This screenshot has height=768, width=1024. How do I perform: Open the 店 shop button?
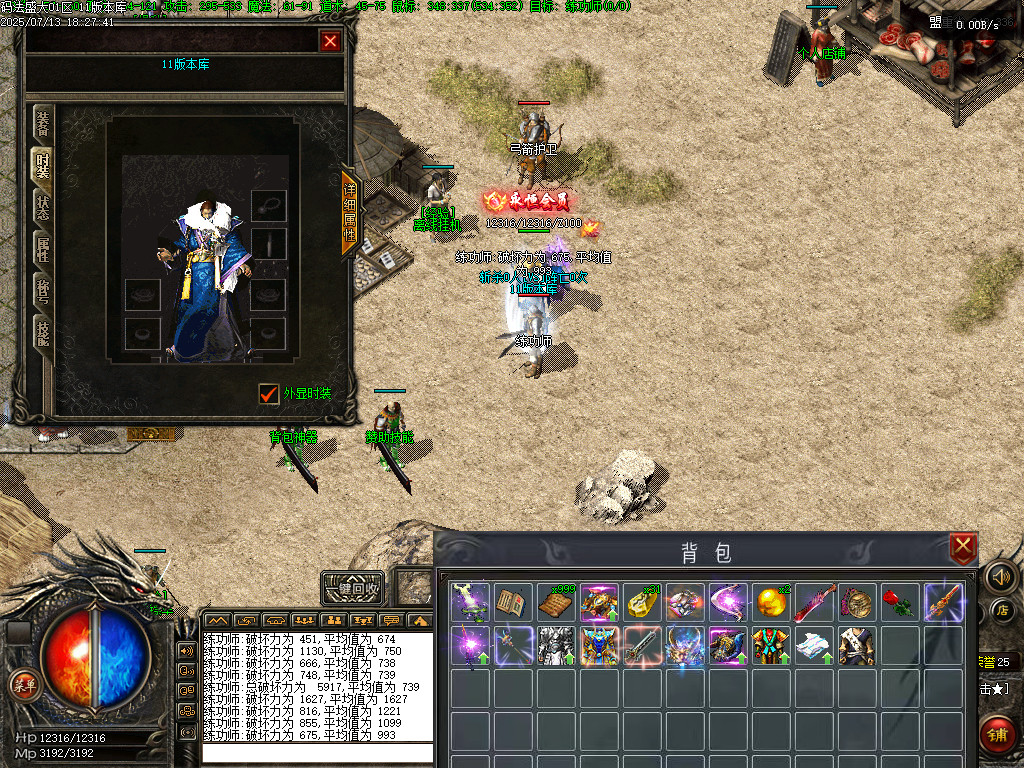[x=1002, y=610]
